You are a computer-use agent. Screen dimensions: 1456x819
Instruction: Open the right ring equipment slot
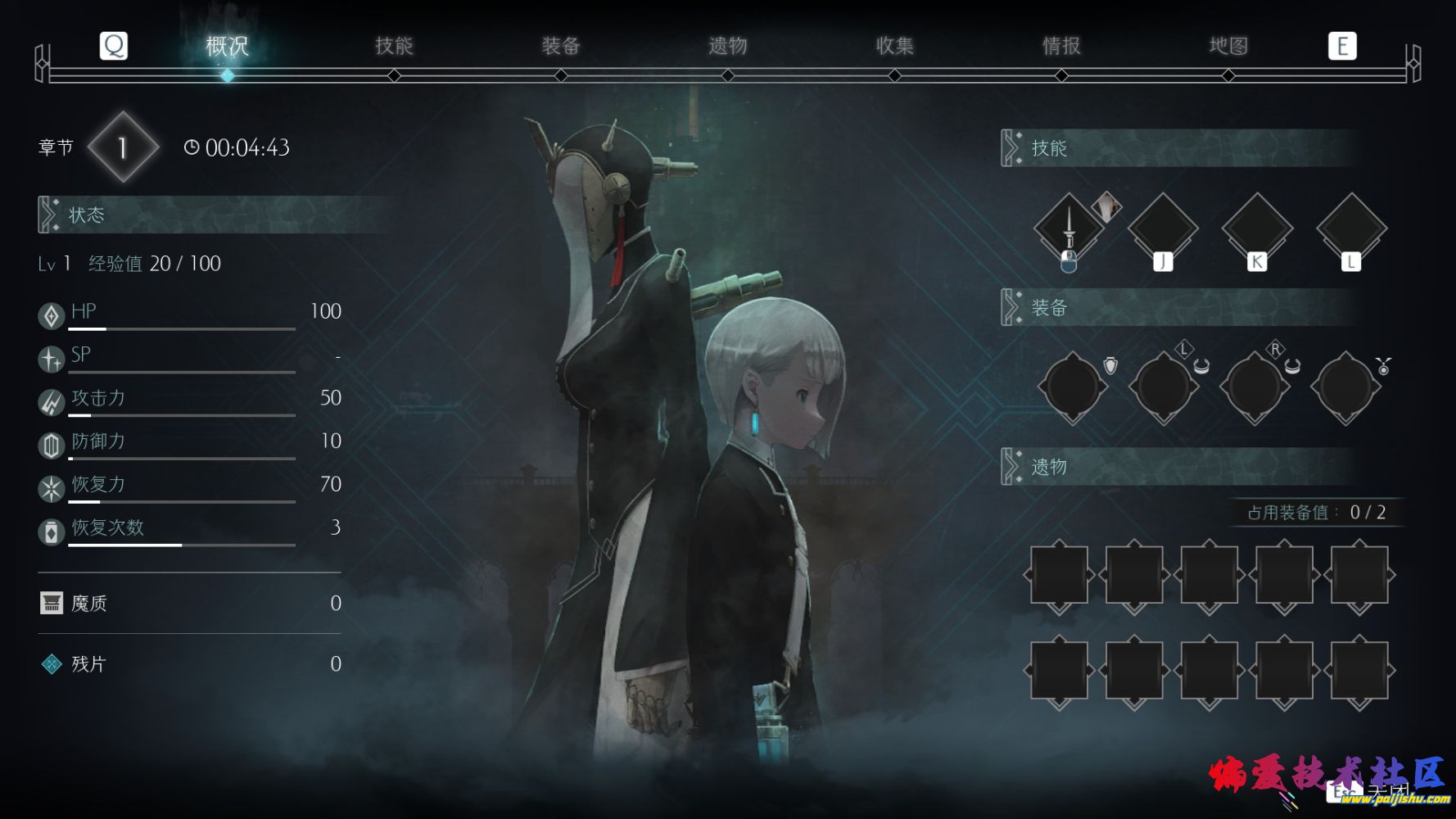tap(1255, 387)
